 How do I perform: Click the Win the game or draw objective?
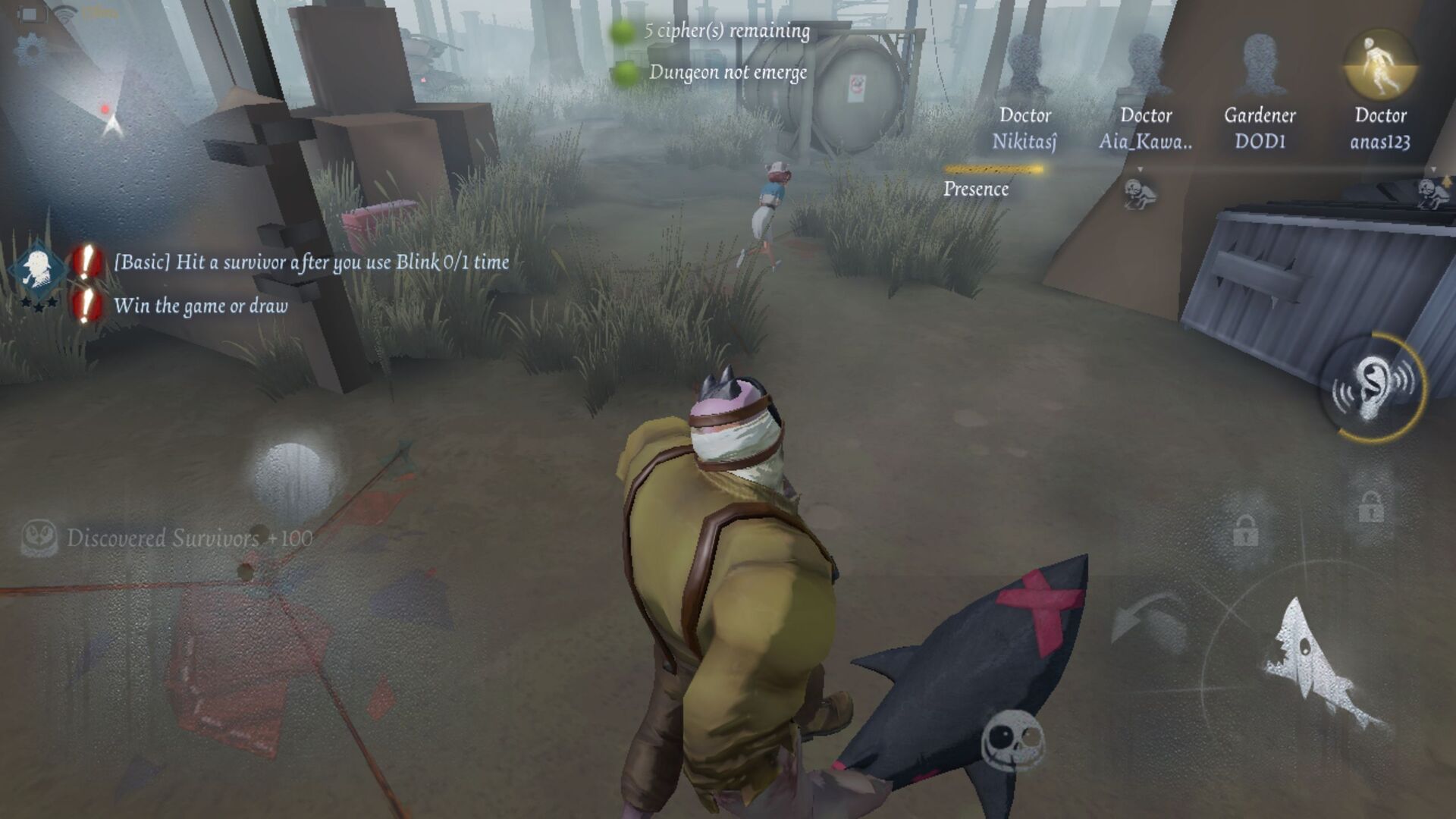199,307
